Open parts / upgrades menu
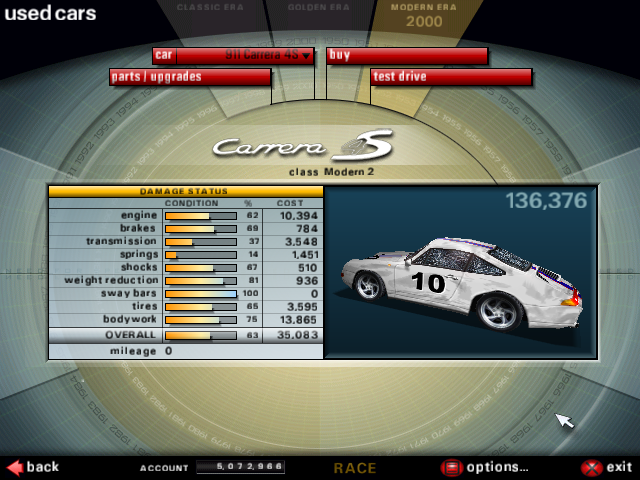Screen dimensions: 640x480 [190, 77]
